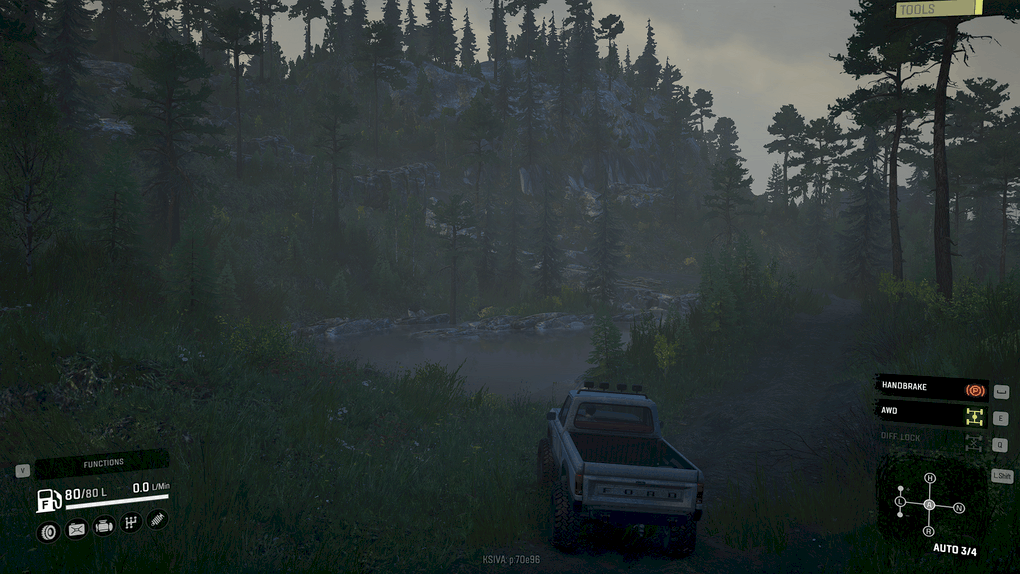Shift into Reverse (R)

point(928,531)
